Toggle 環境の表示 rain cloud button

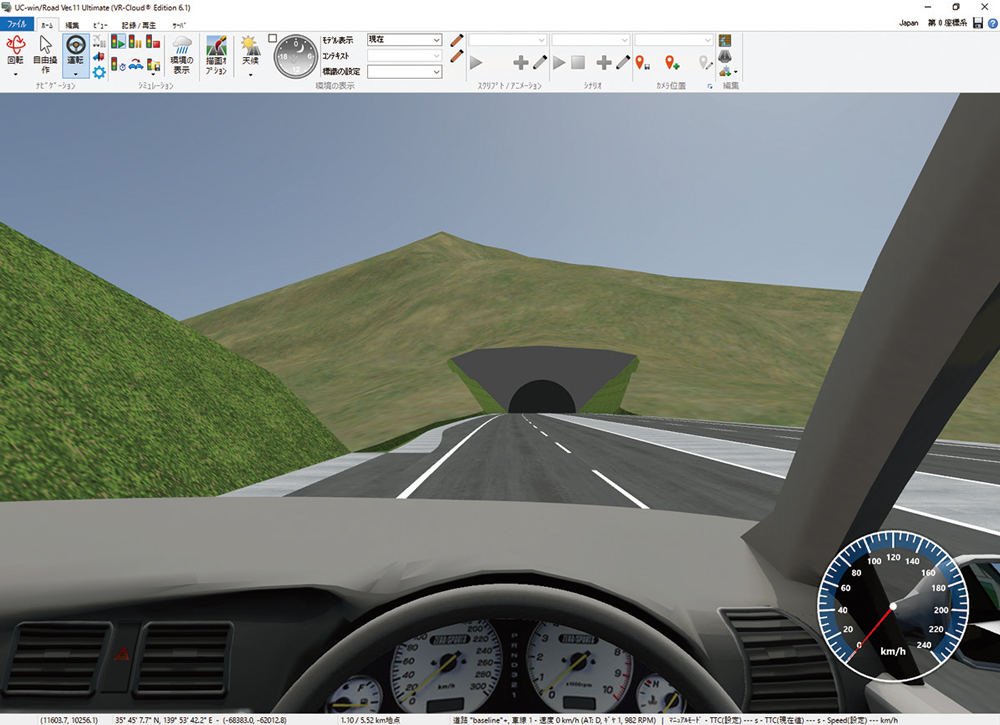pos(181,55)
